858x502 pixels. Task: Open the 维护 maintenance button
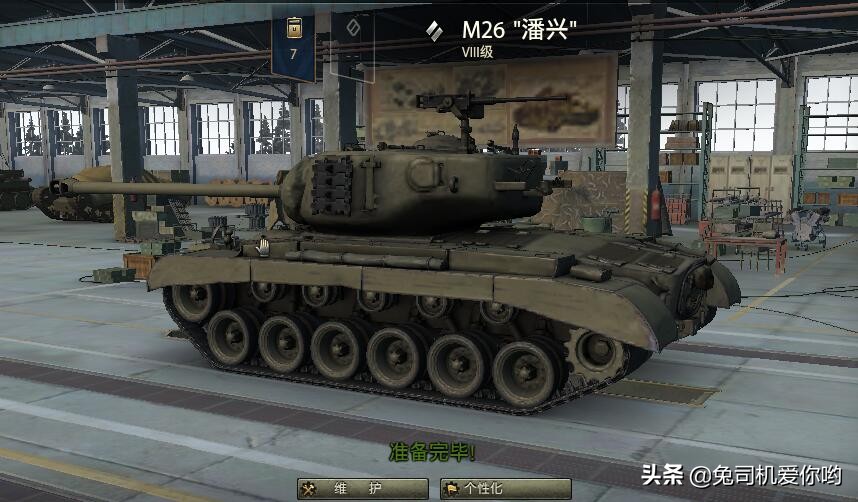click(x=363, y=489)
